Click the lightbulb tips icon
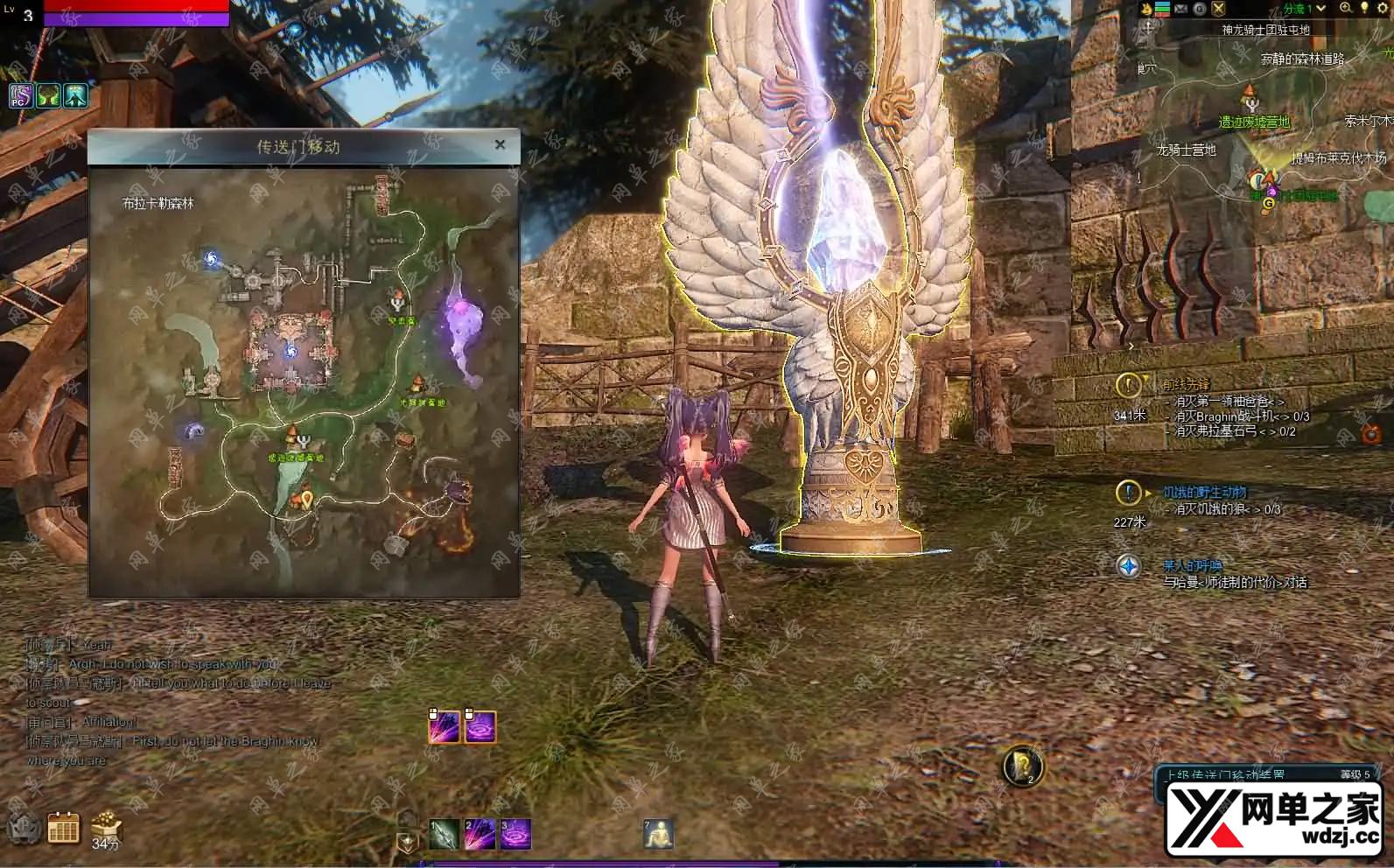The image size is (1394, 868). coord(1364,9)
